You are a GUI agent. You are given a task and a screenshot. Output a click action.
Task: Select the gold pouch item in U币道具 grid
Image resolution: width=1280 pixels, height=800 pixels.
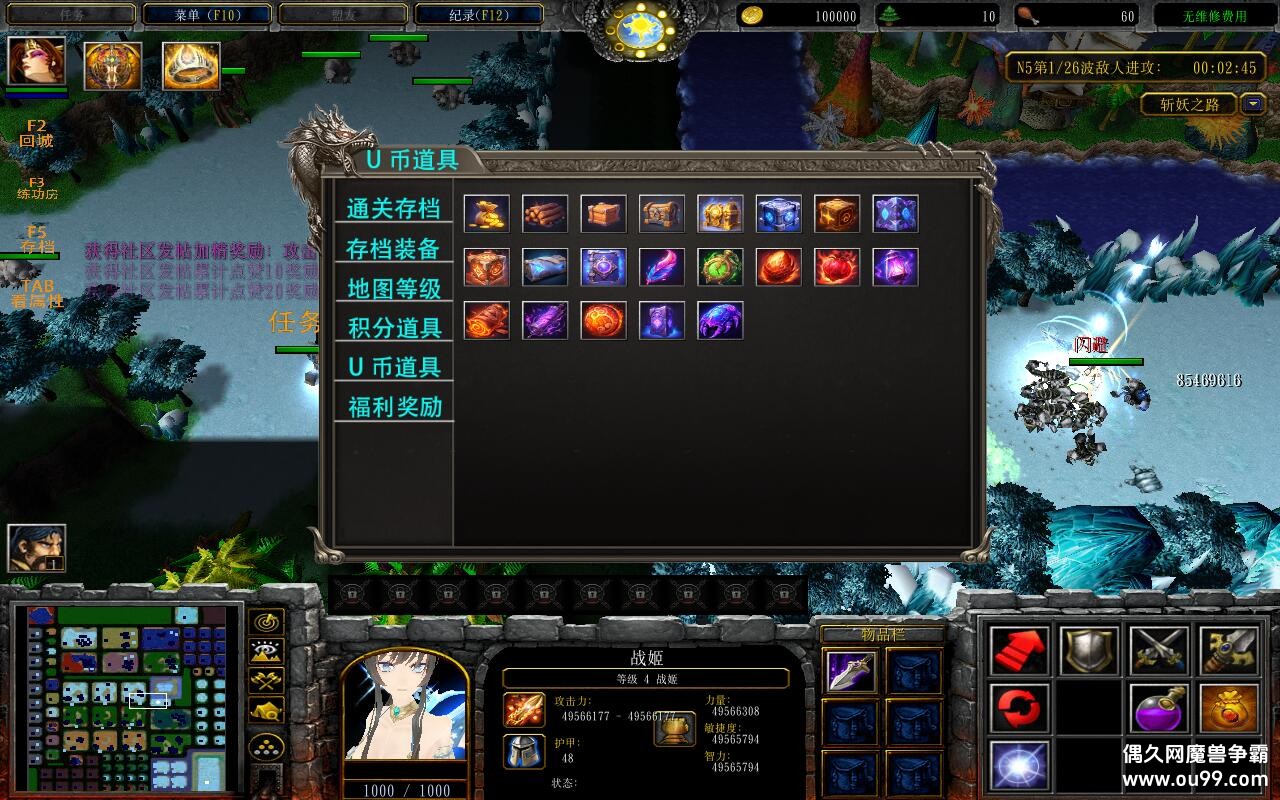click(x=486, y=212)
